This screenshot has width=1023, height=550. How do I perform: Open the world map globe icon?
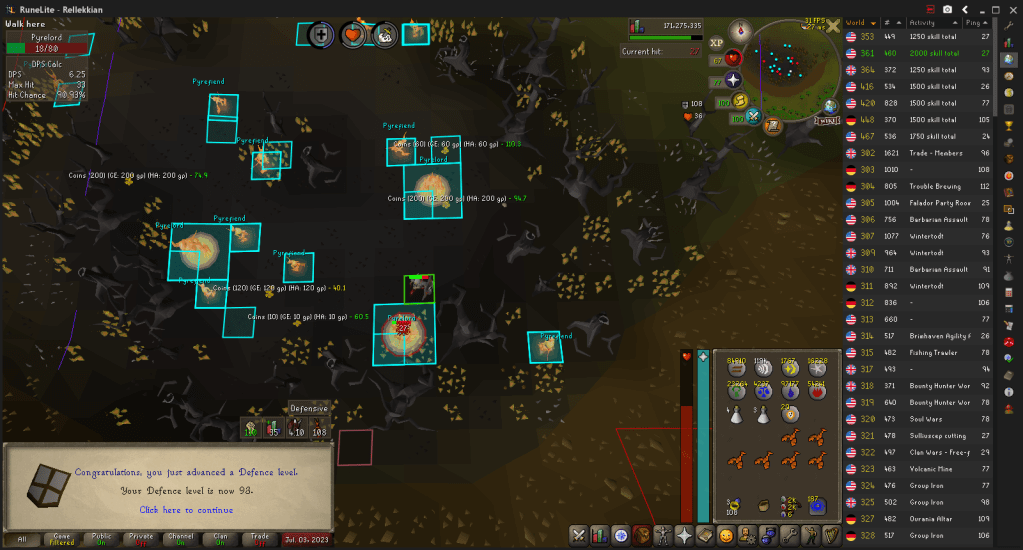coord(829,107)
